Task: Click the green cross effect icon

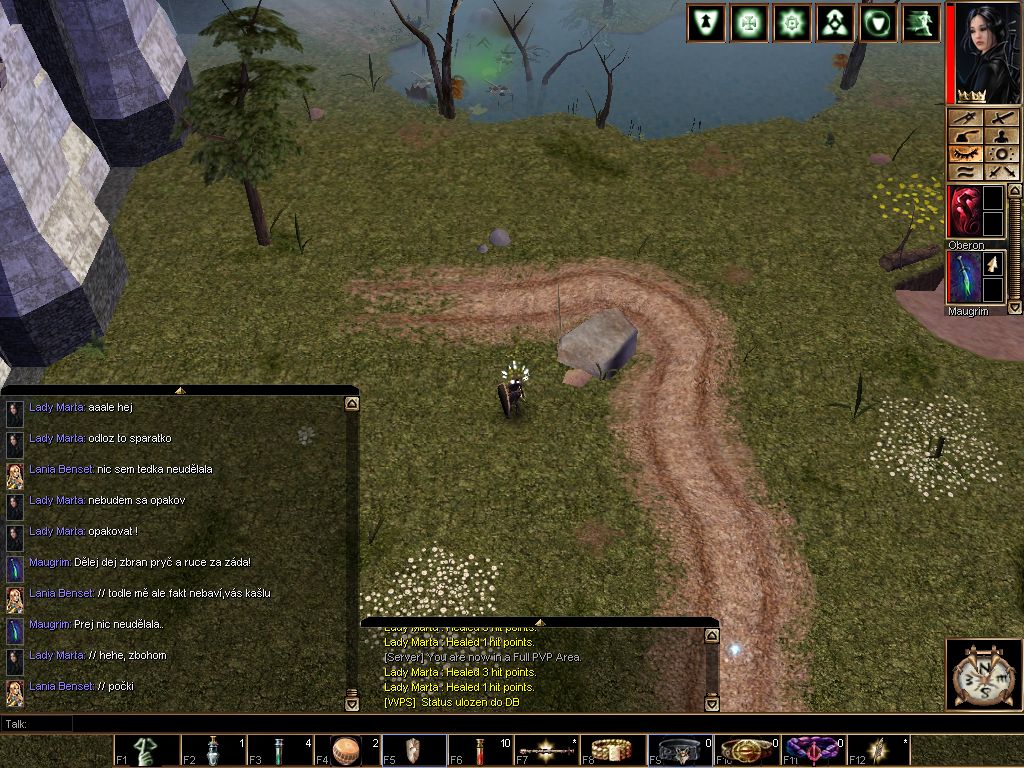Action: click(x=749, y=22)
